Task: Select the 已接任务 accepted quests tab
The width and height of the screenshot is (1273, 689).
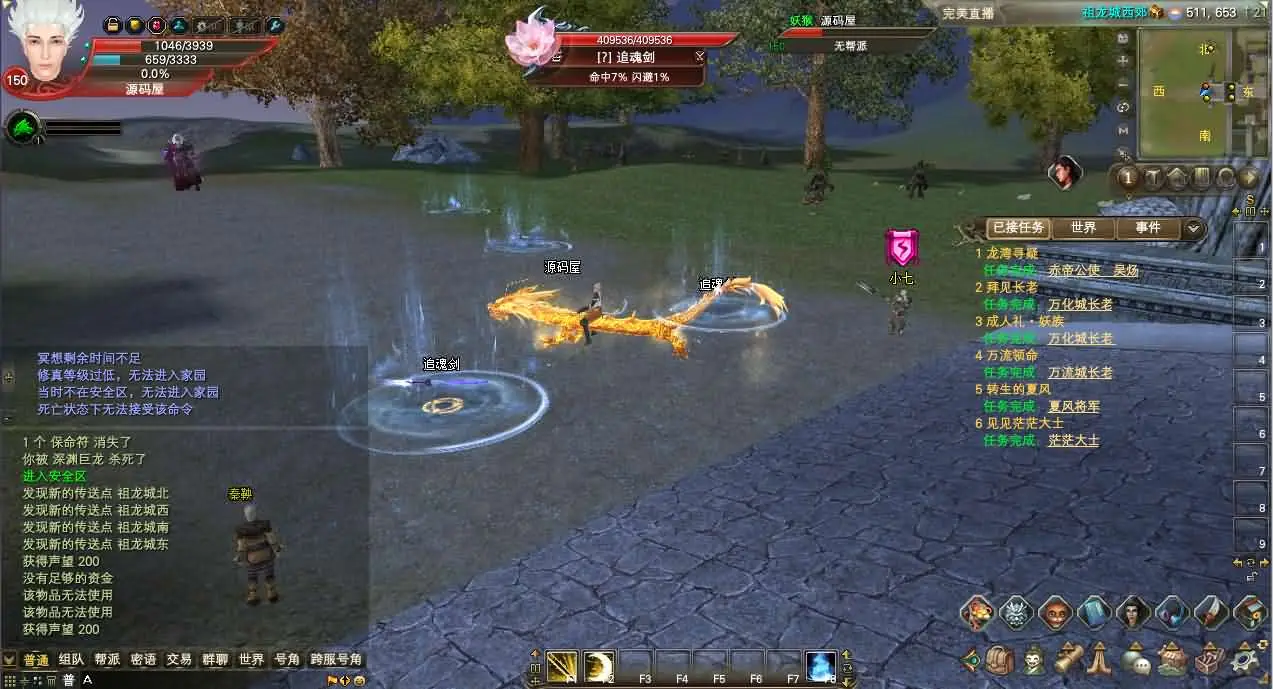Action: pyautogui.click(x=1017, y=228)
